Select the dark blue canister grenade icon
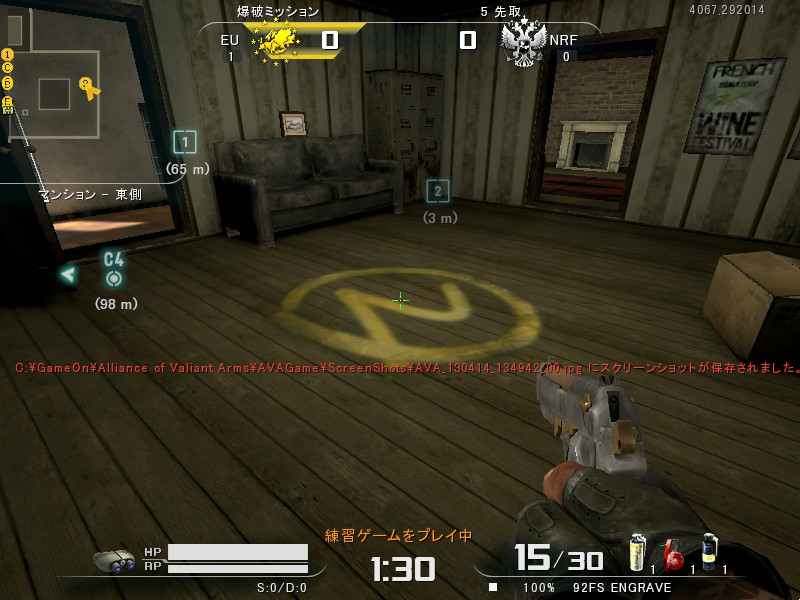Viewport: 800px width, 600px height. coord(709,553)
